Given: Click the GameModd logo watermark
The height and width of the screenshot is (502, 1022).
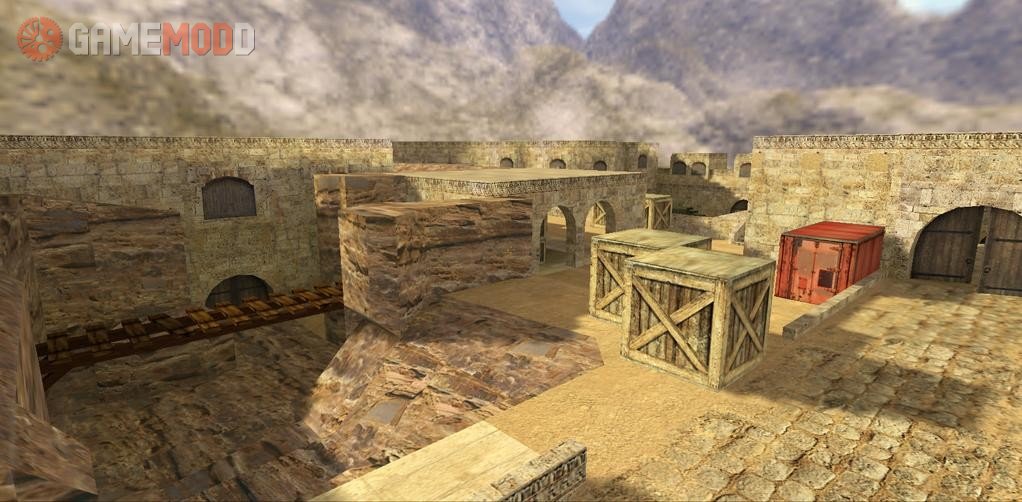Looking at the screenshot, I should coord(135,39).
